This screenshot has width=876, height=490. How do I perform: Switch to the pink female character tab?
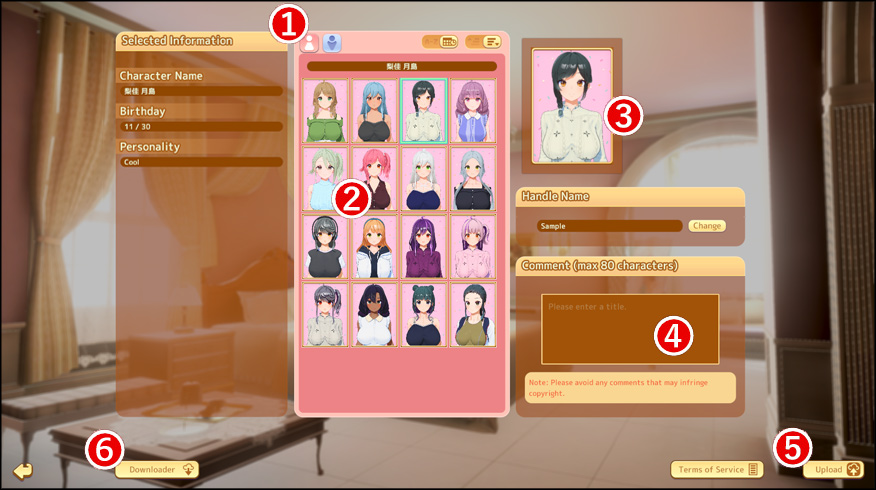pyautogui.click(x=309, y=43)
